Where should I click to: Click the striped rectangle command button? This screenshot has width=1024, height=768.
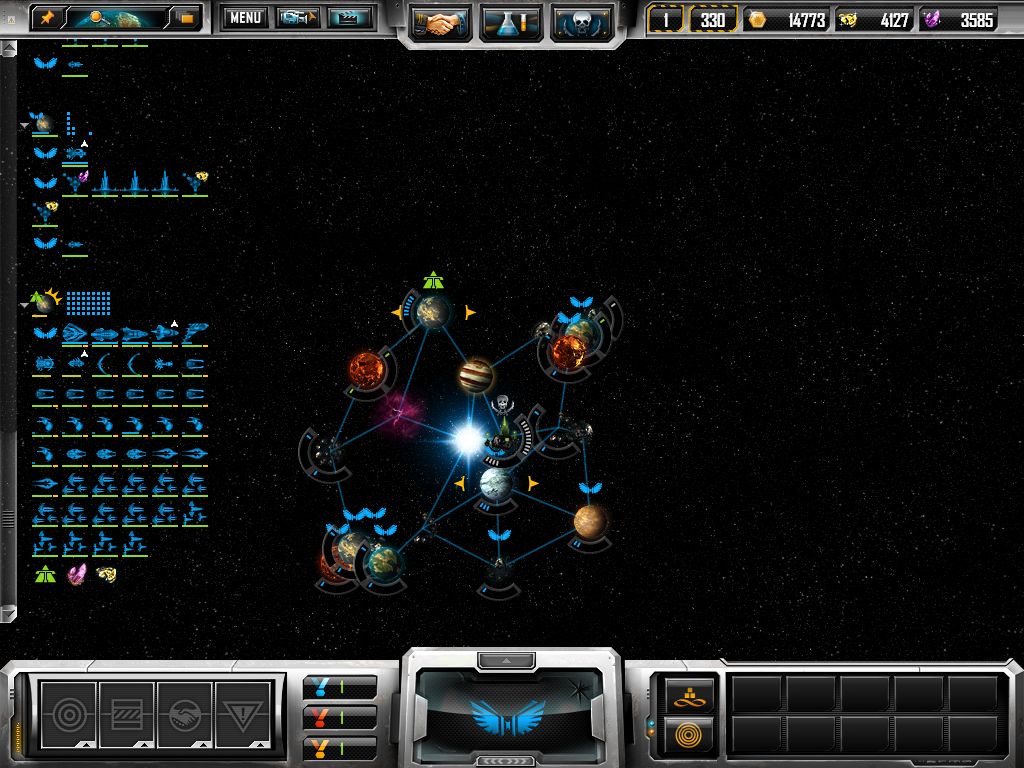coord(127,712)
